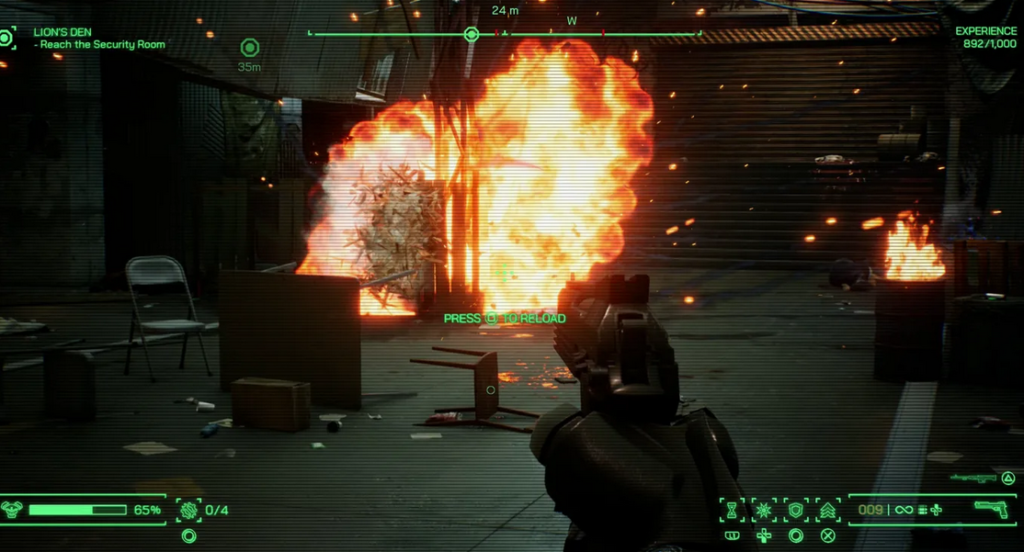This screenshot has height=552, width=1024.
Task: Click the RoboCop armor health icon
Action: [x=13, y=509]
